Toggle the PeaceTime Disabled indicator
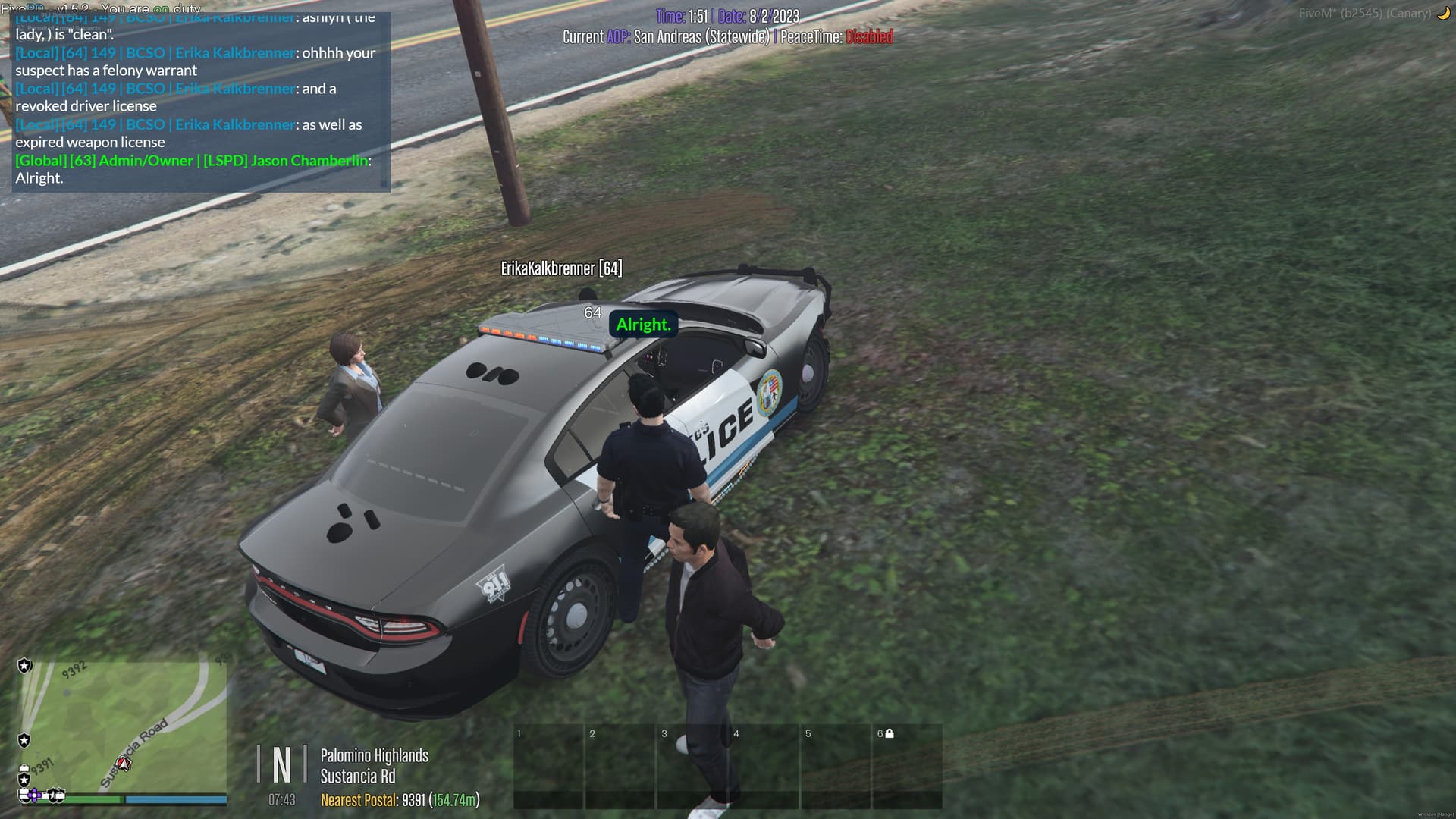Viewport: 1456px width, 819px height. pyautogui.click(x=869, y=36)
